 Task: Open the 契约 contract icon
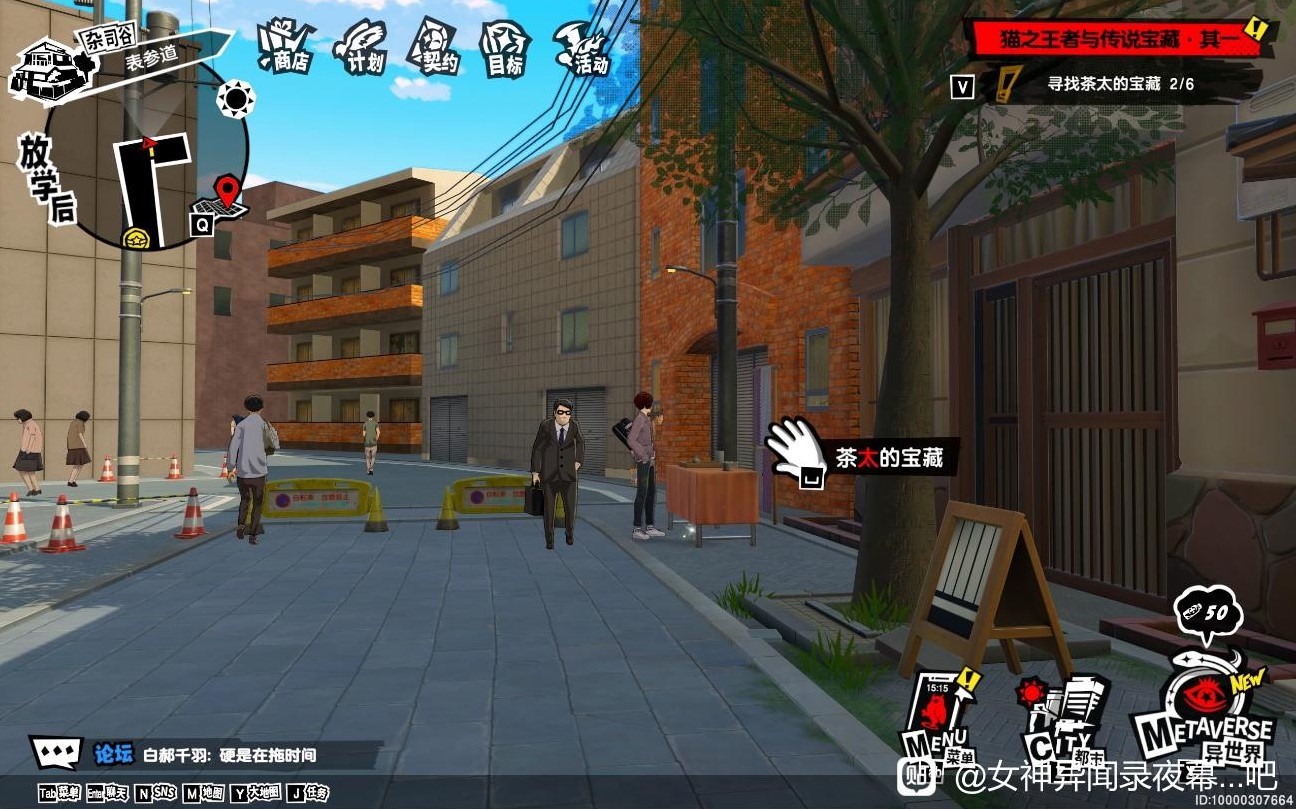point(434,46)
